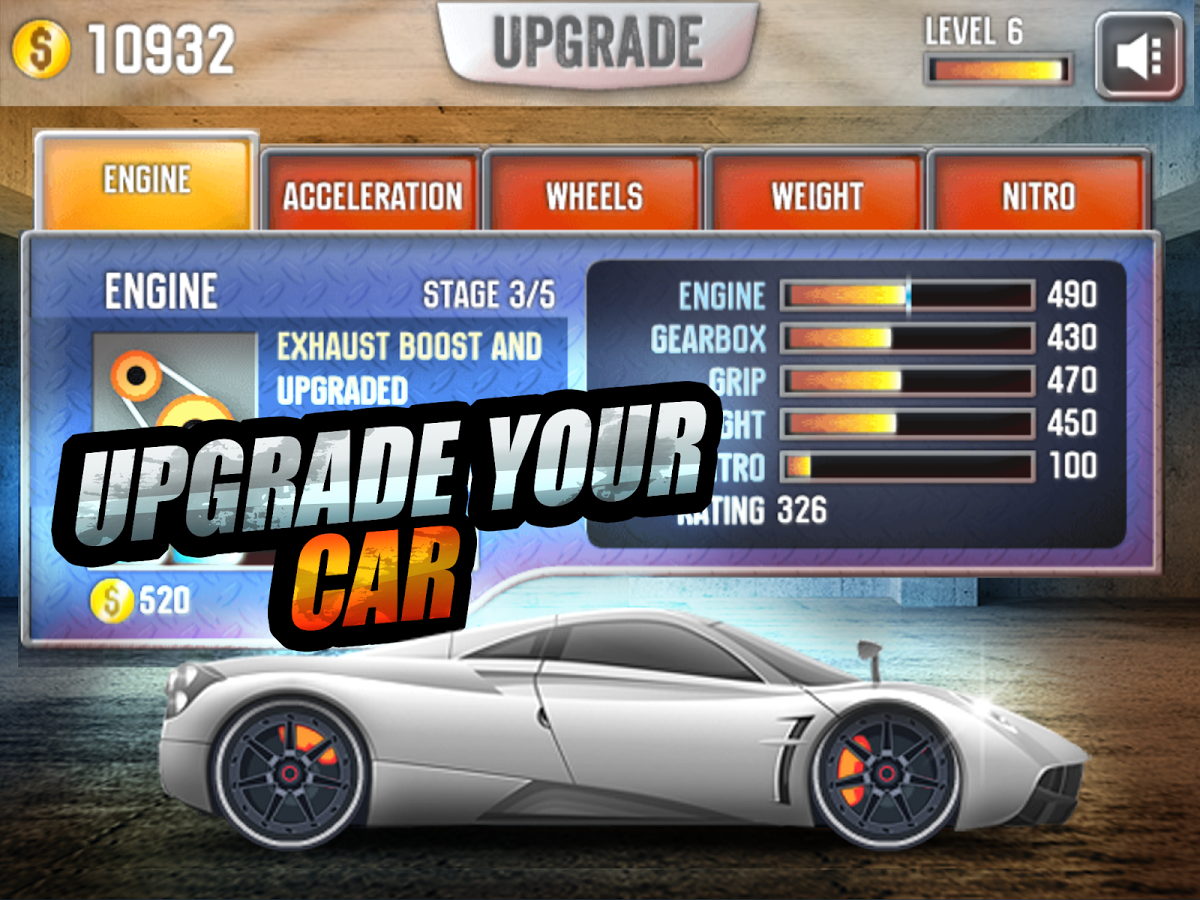Image resolution: width=1200 pixels, height=900 pixels.
Task: Choose the Nitro tab
Action: (x=1038, y=195)
